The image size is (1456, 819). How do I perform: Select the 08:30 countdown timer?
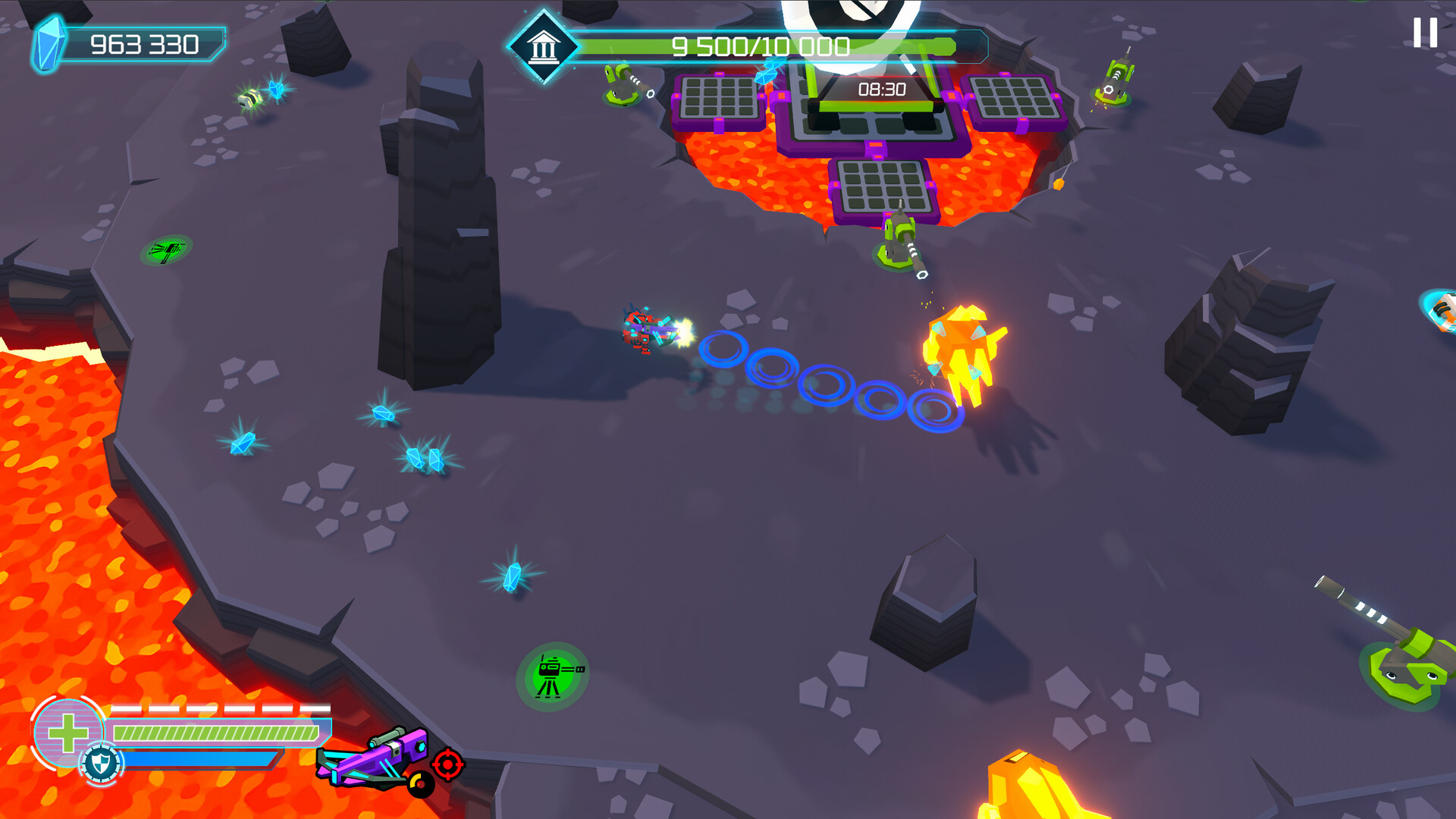pyautogui.click(x=880, y=89)
